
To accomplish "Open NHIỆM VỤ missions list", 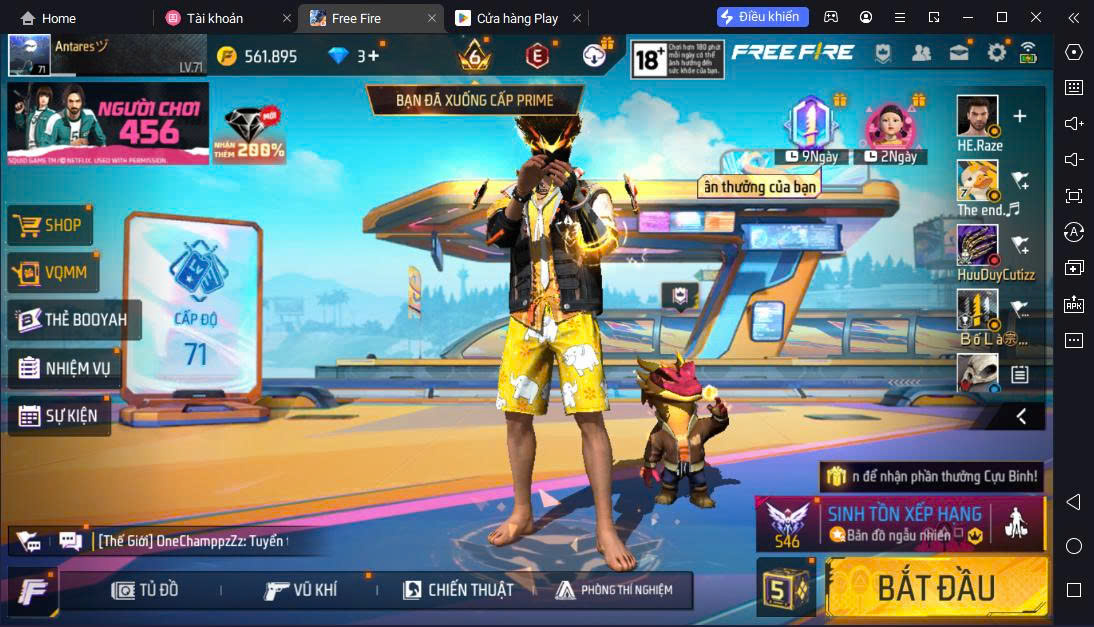I will pos(65,368).
